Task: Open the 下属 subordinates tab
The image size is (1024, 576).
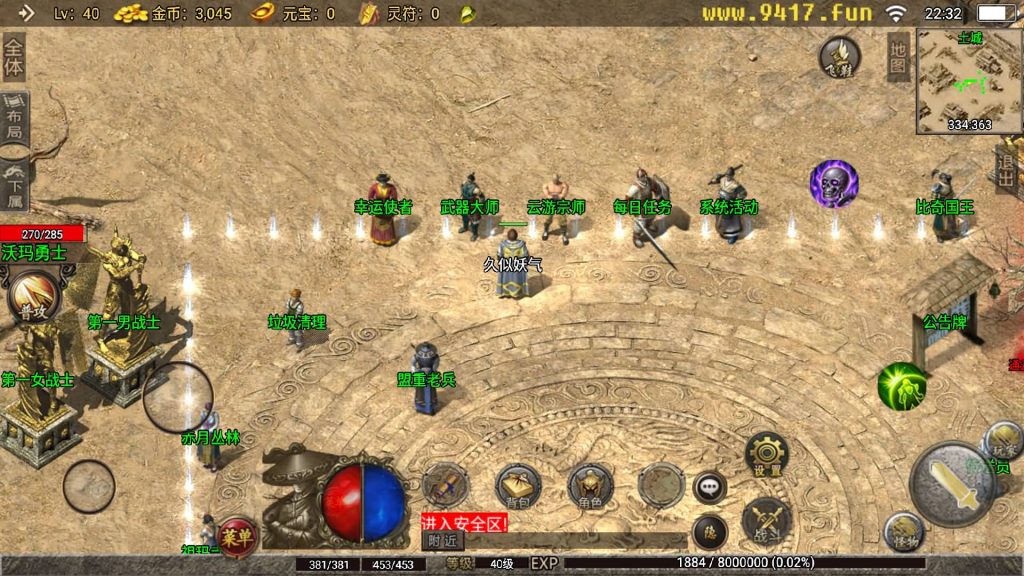Action: [x=14, y=182]
